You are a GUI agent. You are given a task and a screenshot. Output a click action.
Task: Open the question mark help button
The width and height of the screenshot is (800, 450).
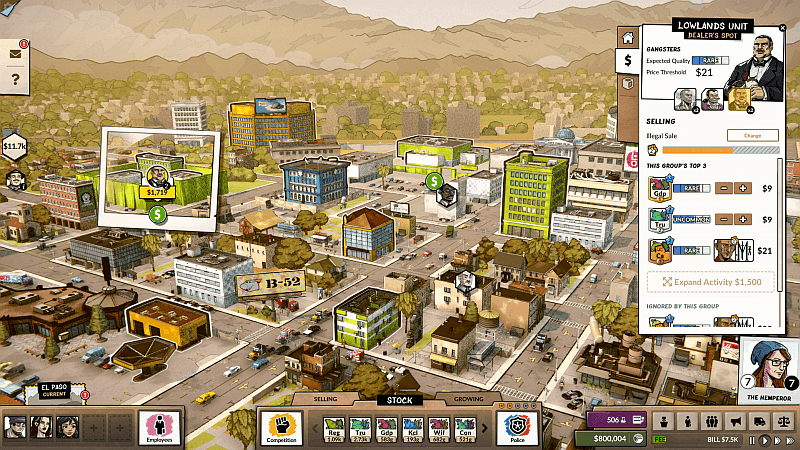[15, 80]
